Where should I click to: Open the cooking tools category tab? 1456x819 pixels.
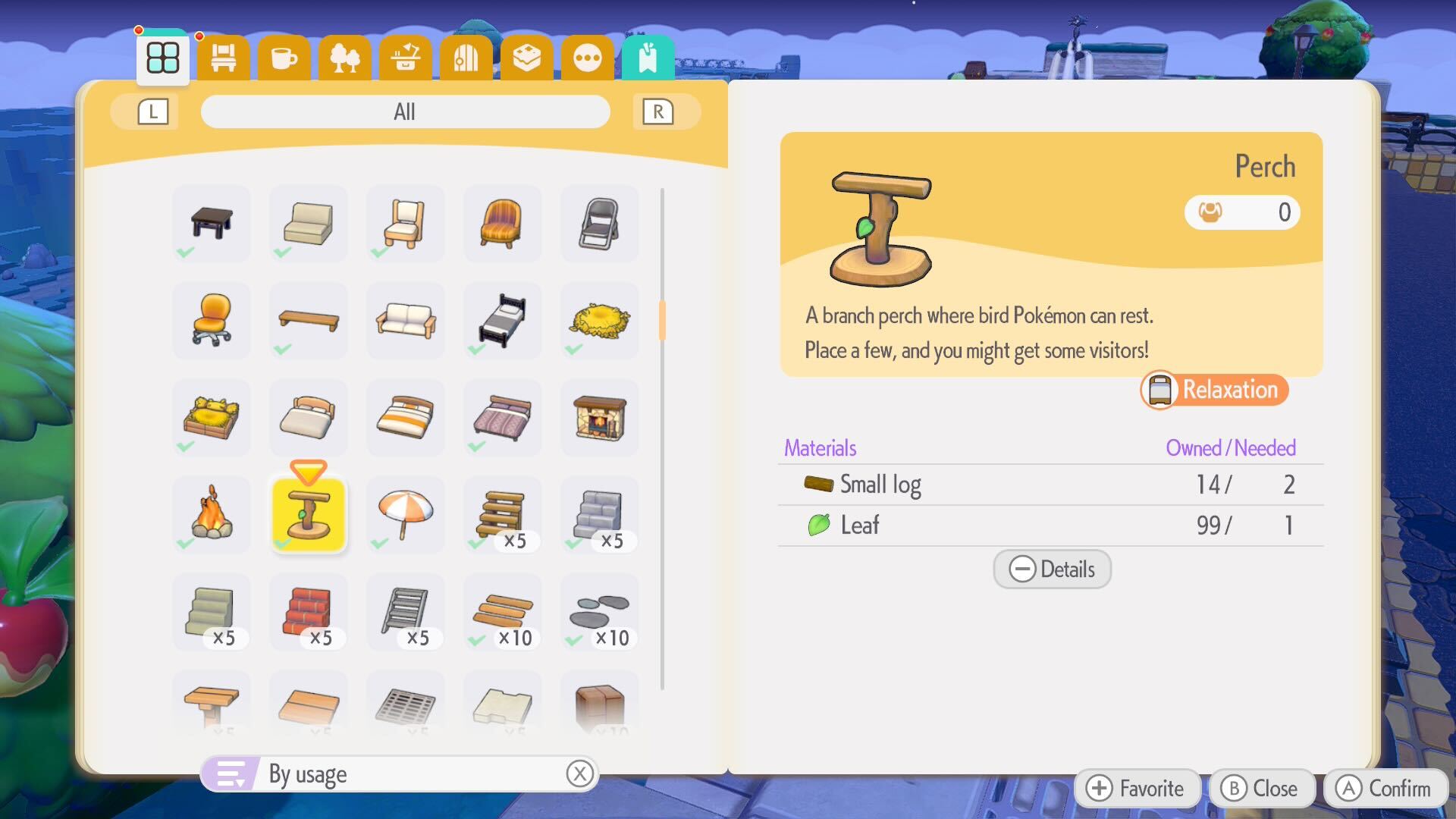[406, 57]
